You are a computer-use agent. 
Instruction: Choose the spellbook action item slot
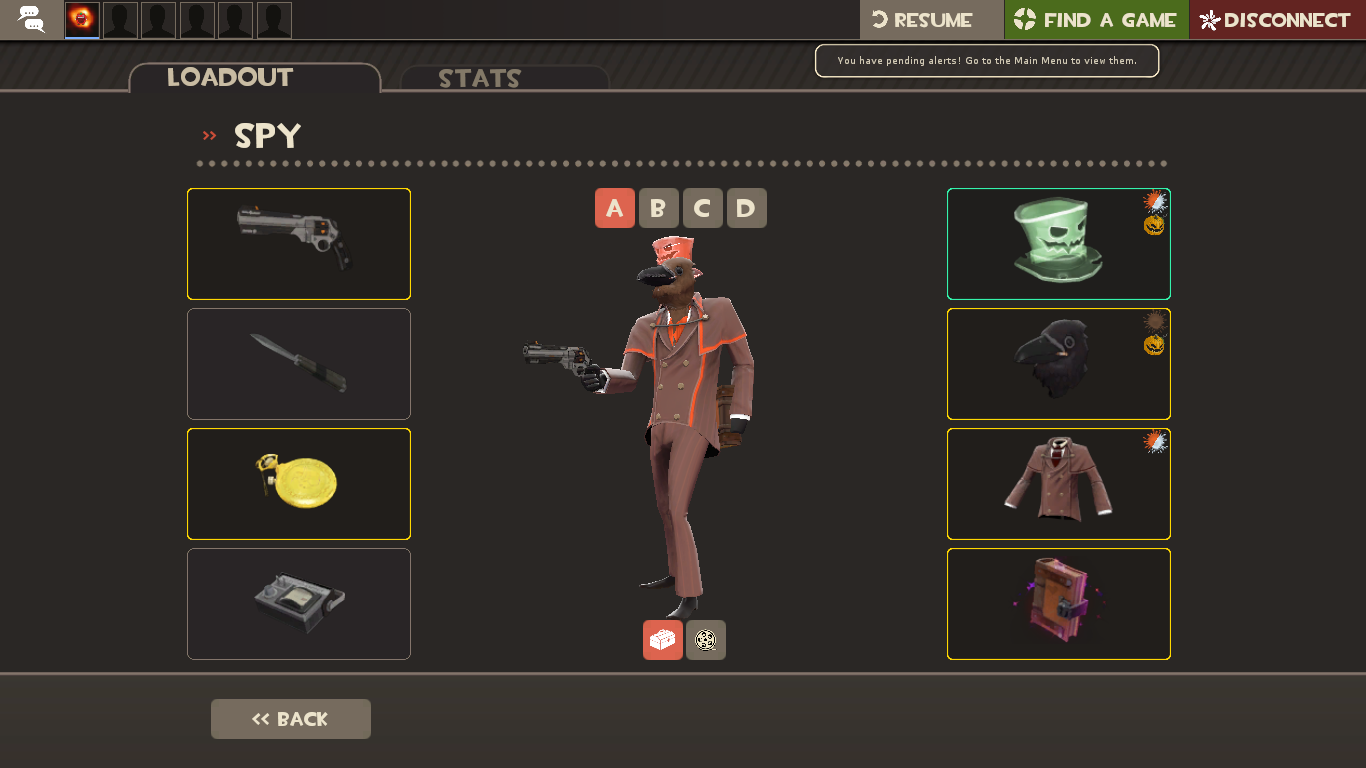1059,604
